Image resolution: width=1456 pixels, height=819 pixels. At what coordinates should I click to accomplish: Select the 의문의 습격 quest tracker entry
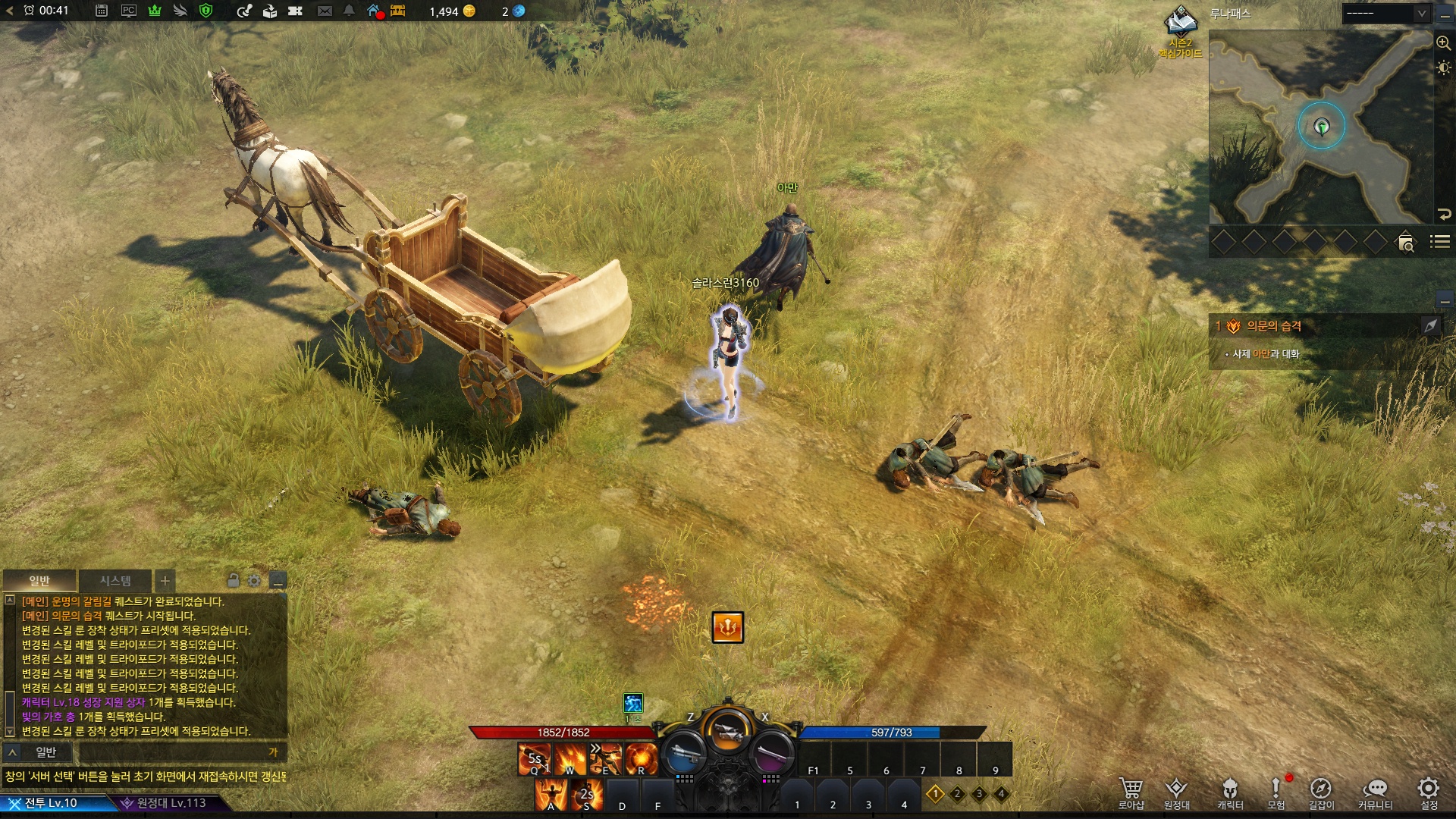click(x=1274, y=326)
